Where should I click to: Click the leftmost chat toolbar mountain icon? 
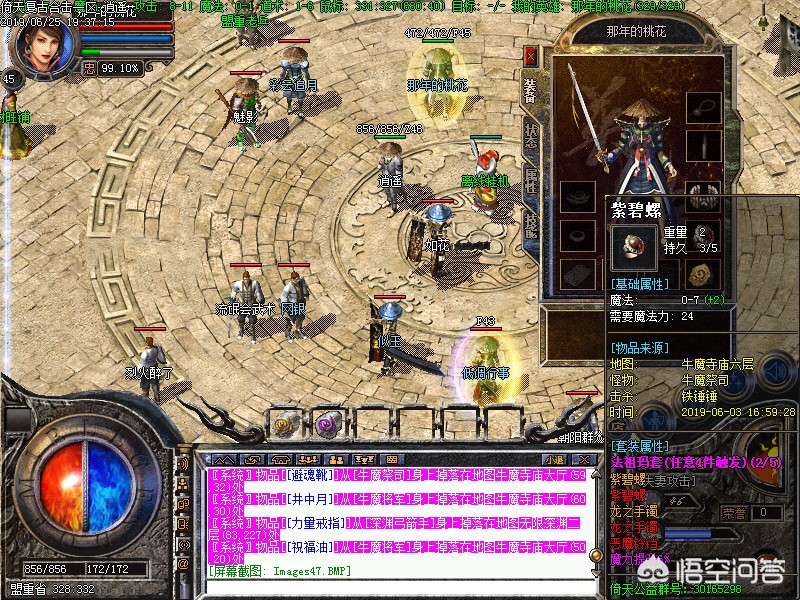pos(221,458)
